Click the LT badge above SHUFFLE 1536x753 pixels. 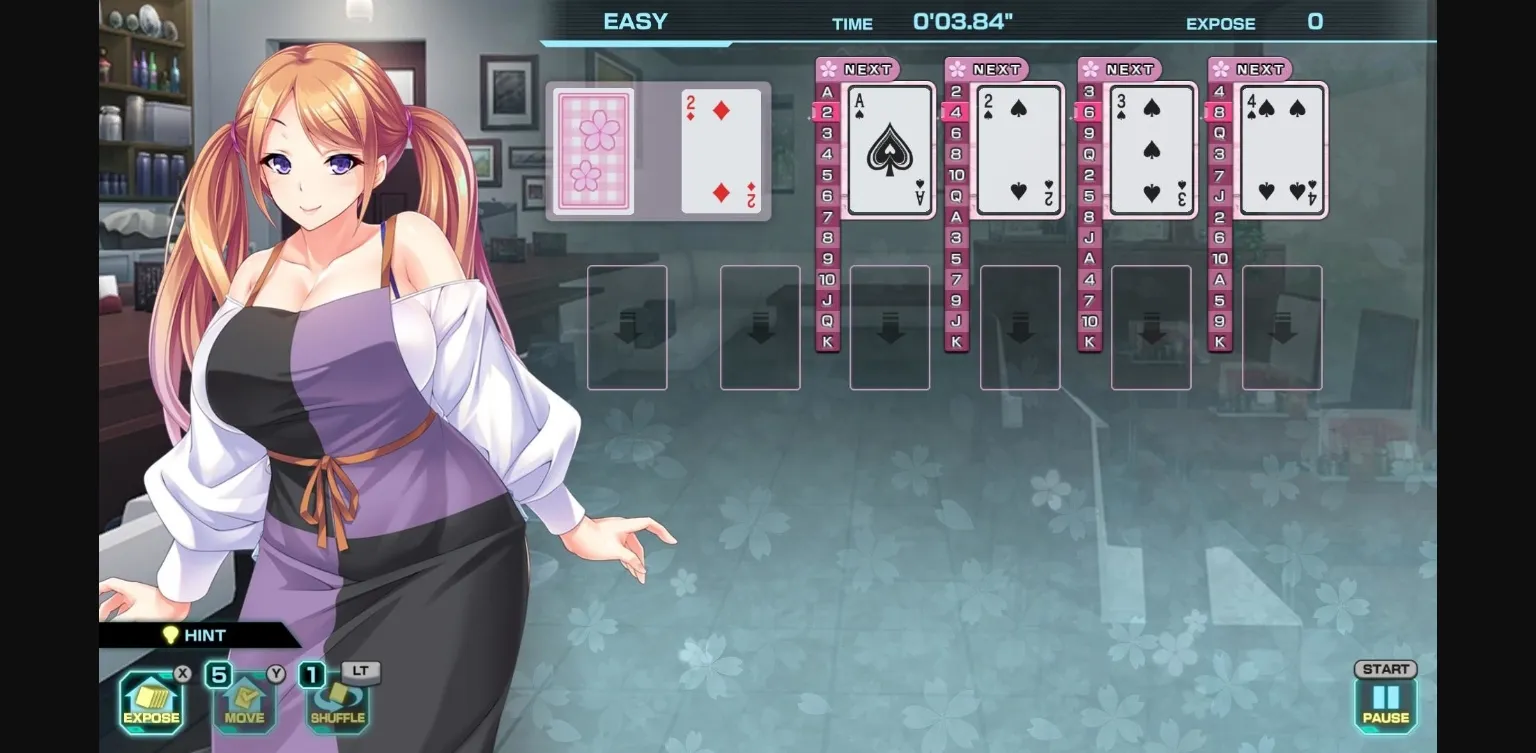[361, 671]
